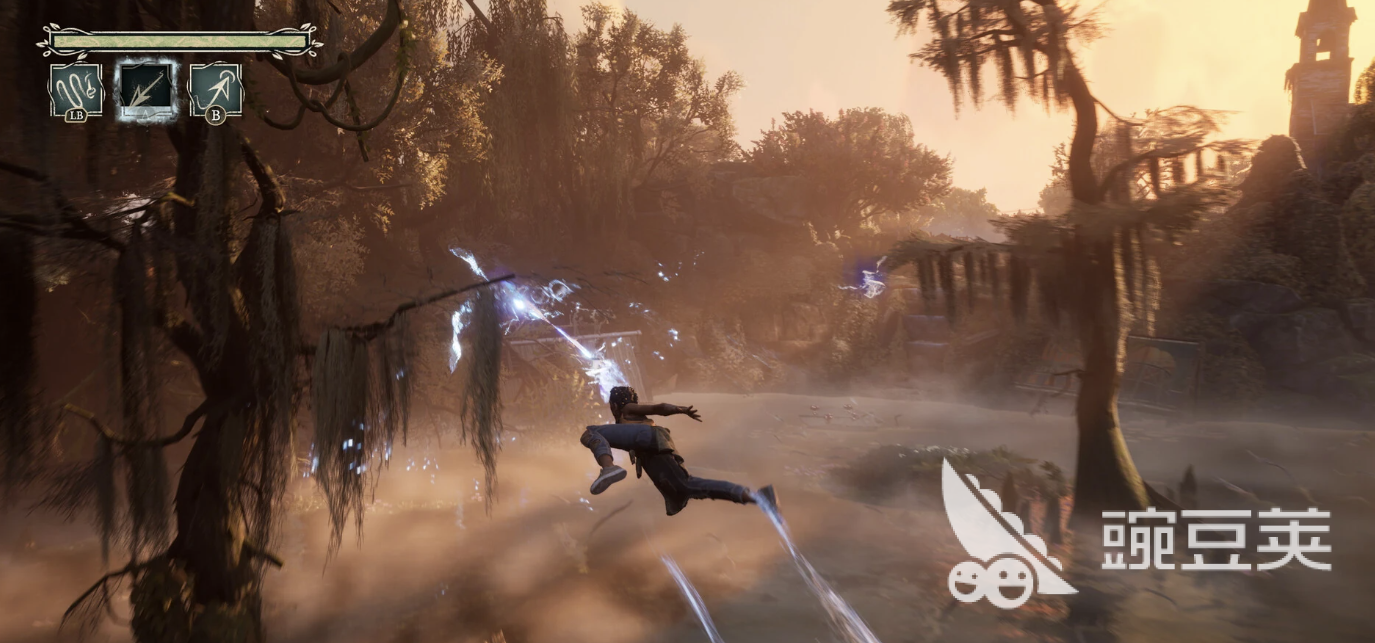Select the glowing downward arrow ability
Screen dimensions: 1375x643
click(146, 89)
